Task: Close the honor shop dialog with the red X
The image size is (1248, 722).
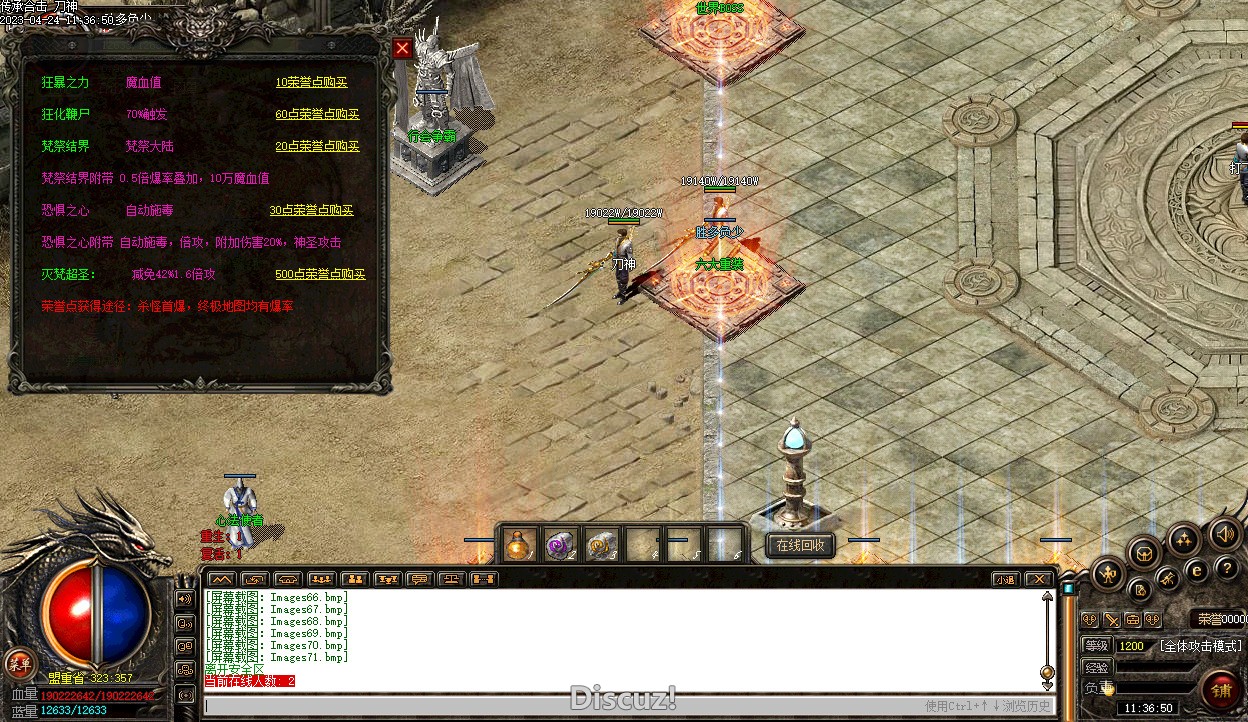Action: pos(402,48)
